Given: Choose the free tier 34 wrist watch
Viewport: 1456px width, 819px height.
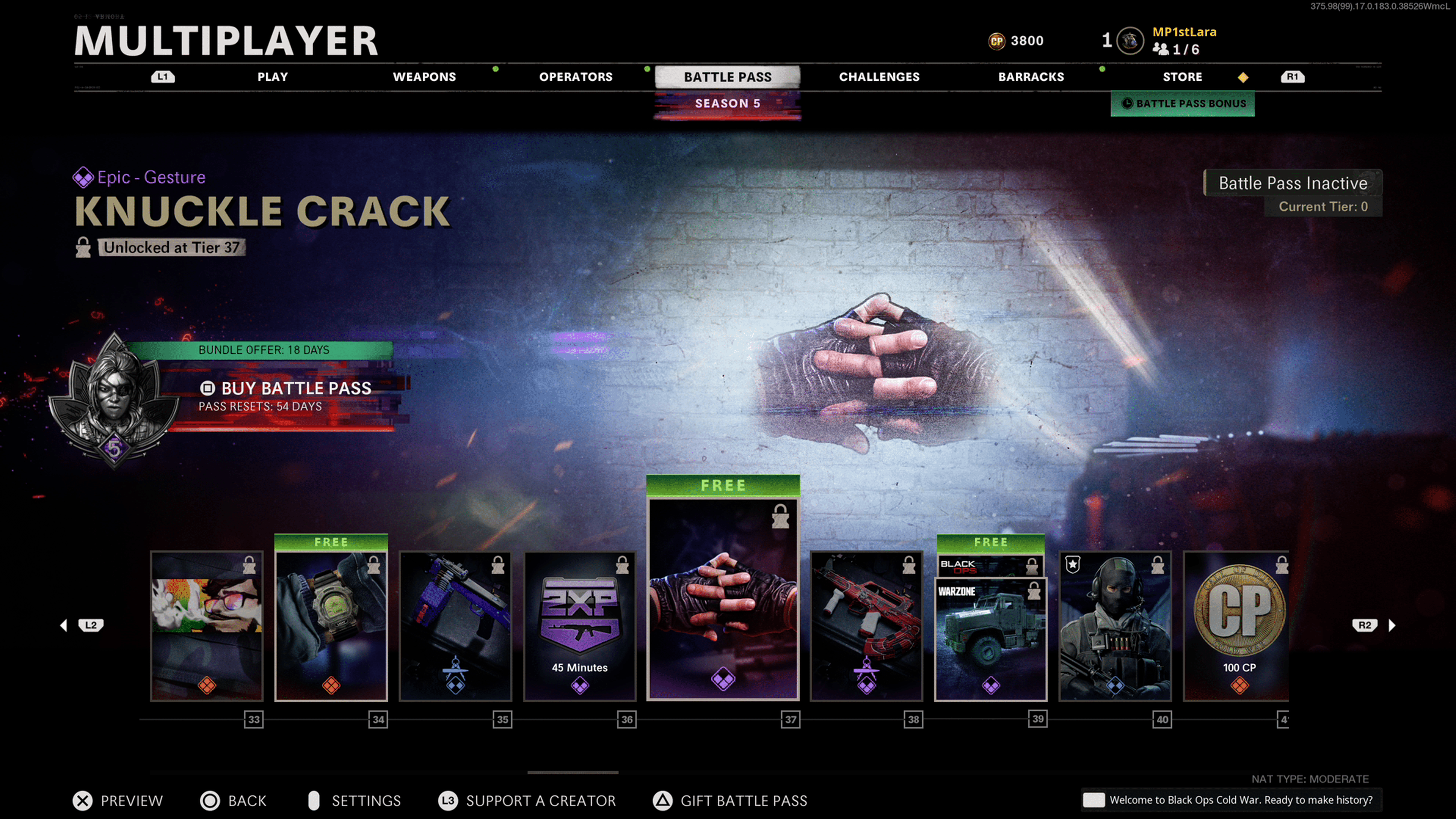Looking at the screenshot, I should click(331, 626).
